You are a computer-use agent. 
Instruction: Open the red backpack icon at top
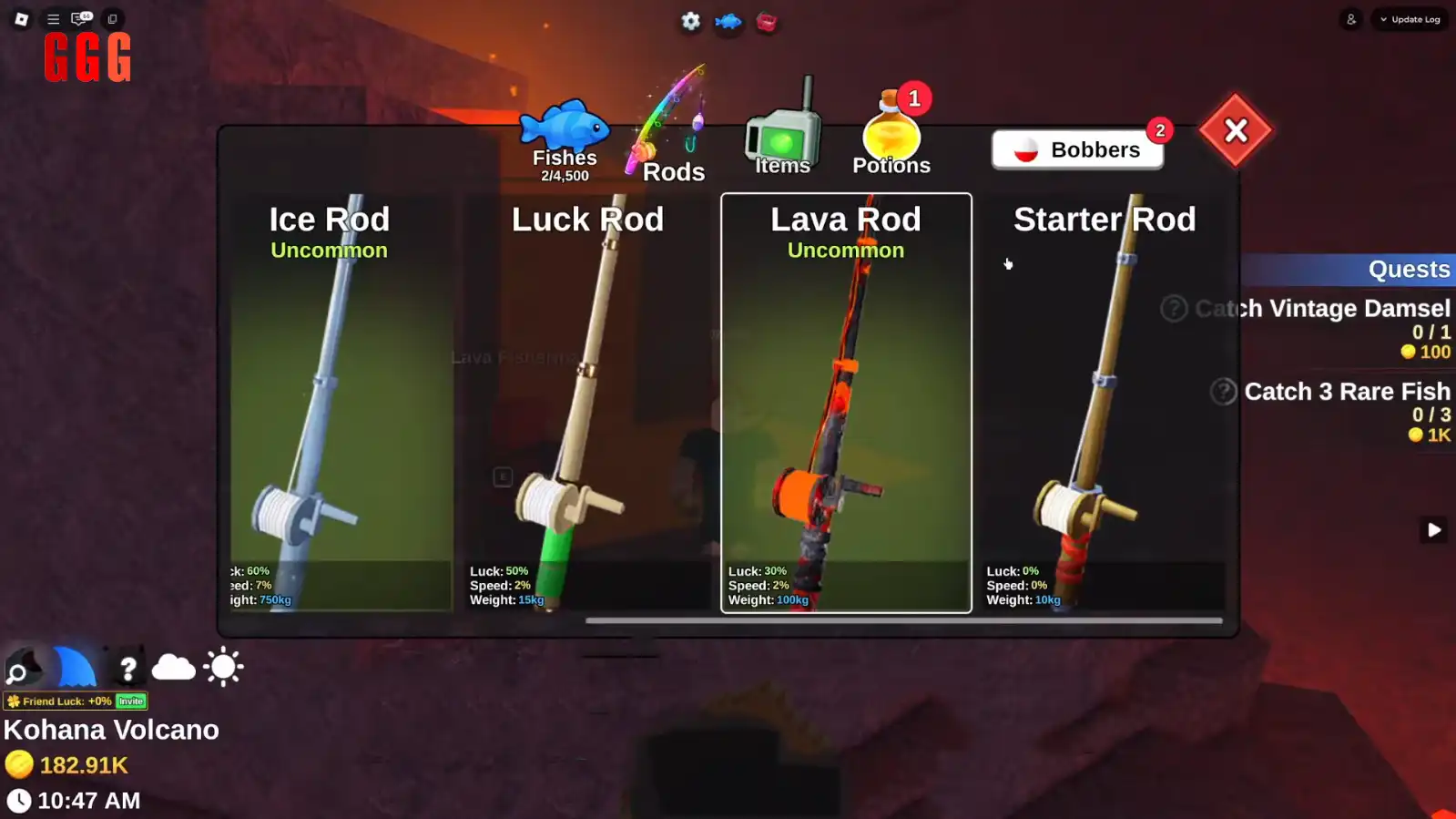(x=767, y=24)
